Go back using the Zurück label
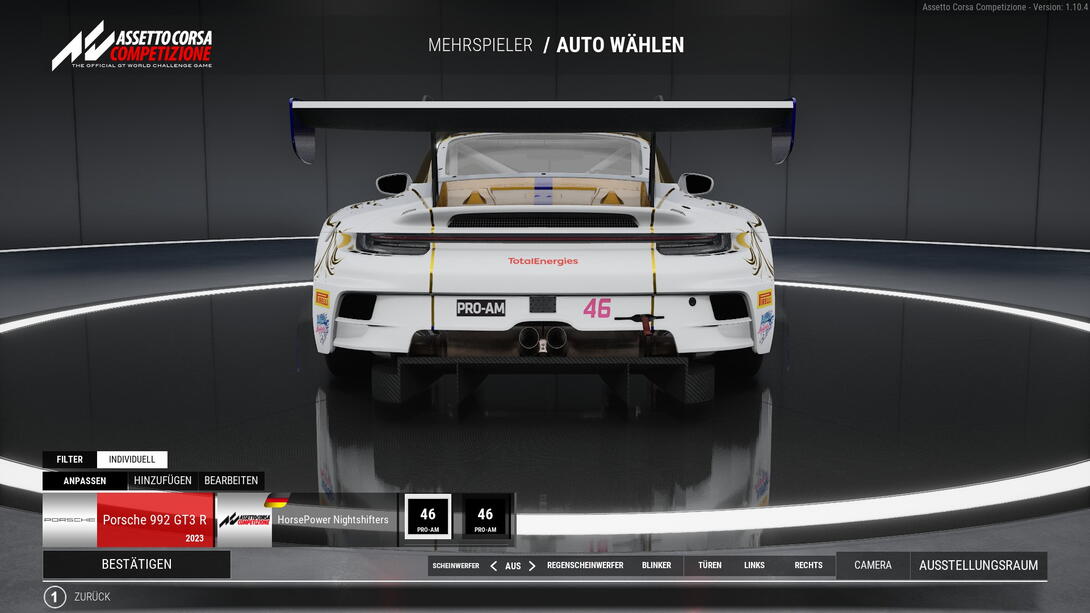Viewport: 1090px width, 613px height. (92, 597)
